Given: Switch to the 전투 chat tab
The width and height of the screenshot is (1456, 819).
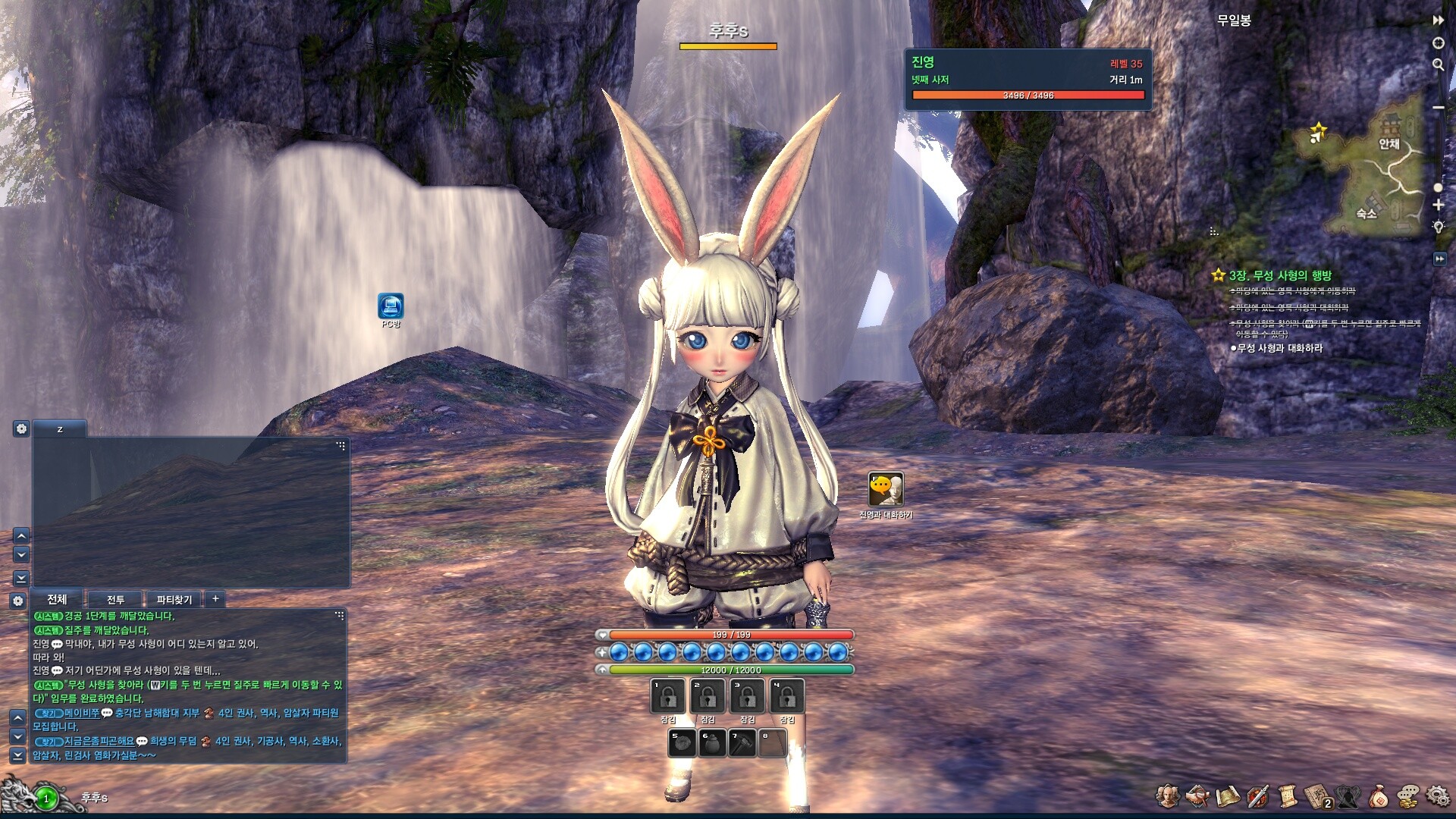Looking at the screenshot, I should [x=115, y=599].
